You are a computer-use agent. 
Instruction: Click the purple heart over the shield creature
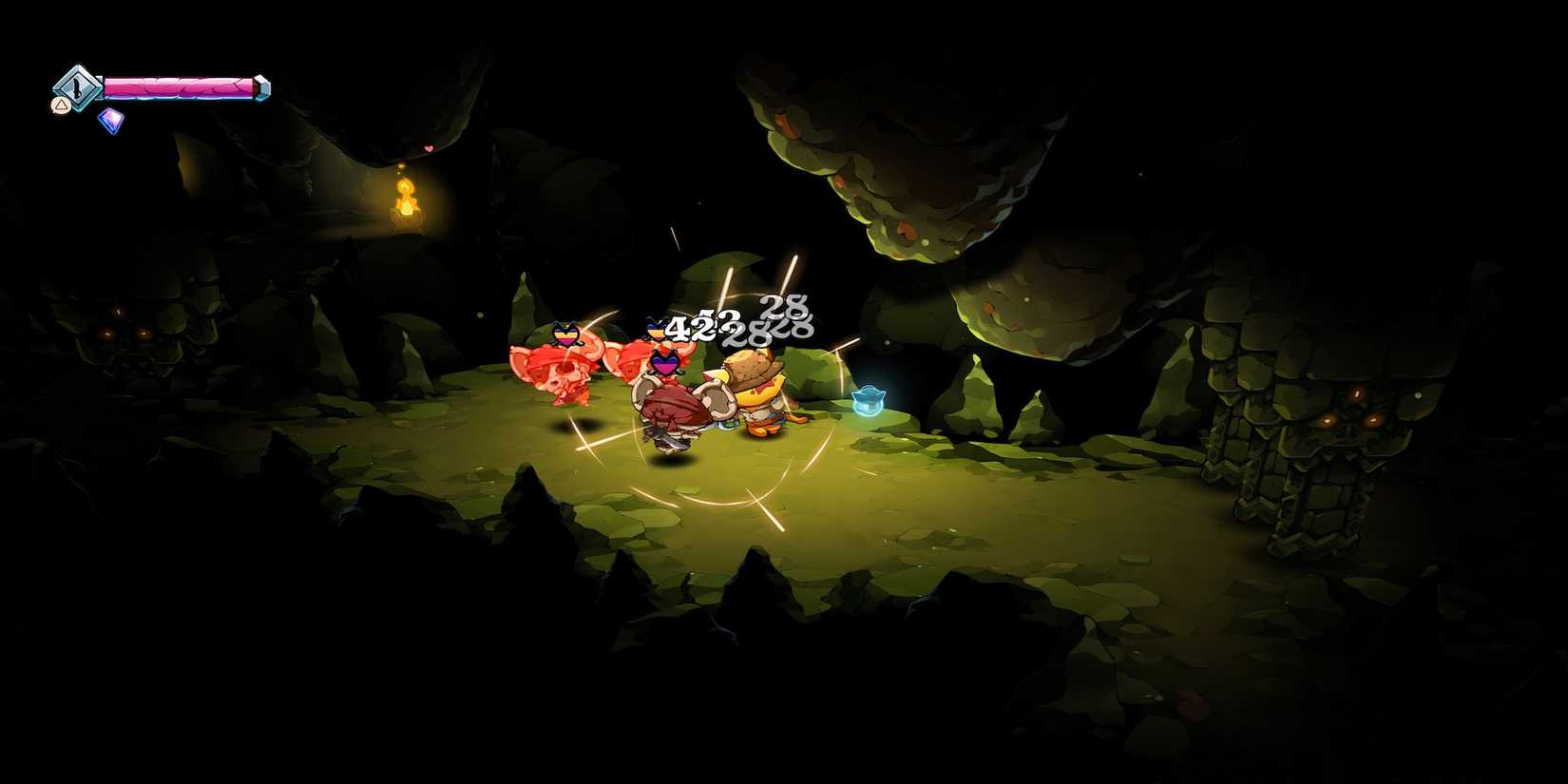pyautogui.click(x=665, y=362)
